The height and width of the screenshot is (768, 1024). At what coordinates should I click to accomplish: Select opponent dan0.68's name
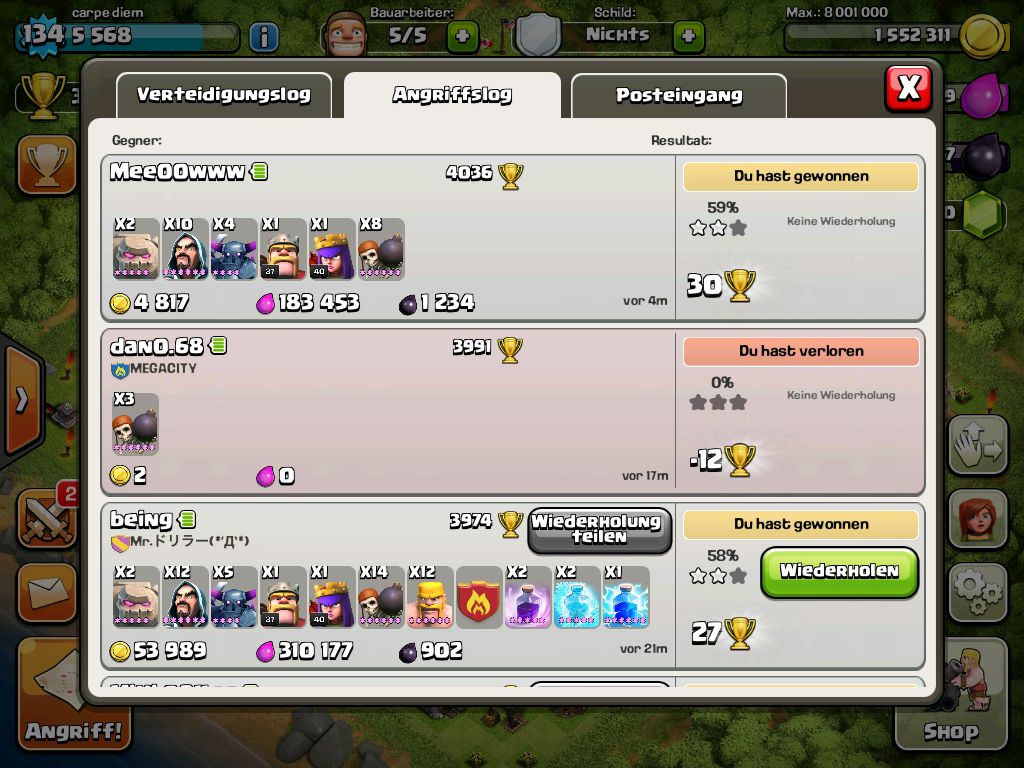[157, 347]
